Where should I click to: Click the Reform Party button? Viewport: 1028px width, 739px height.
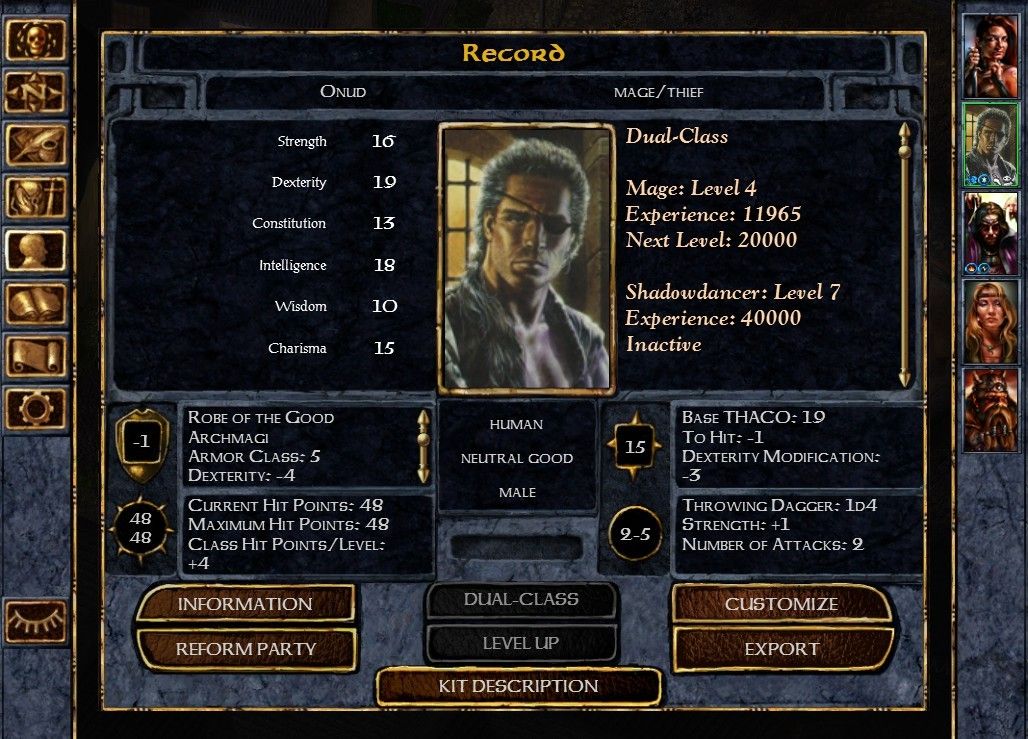click(245, 649)
